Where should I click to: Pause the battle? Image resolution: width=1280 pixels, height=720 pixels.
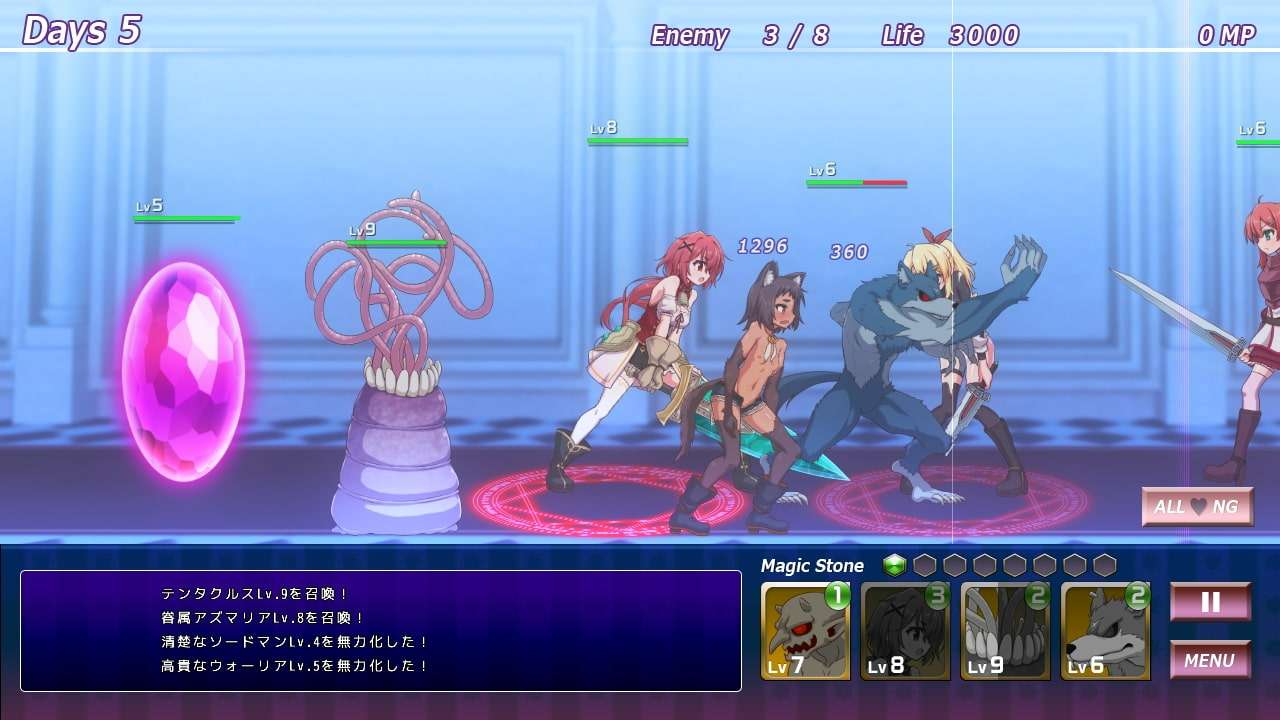click(x=1210, y=602)
